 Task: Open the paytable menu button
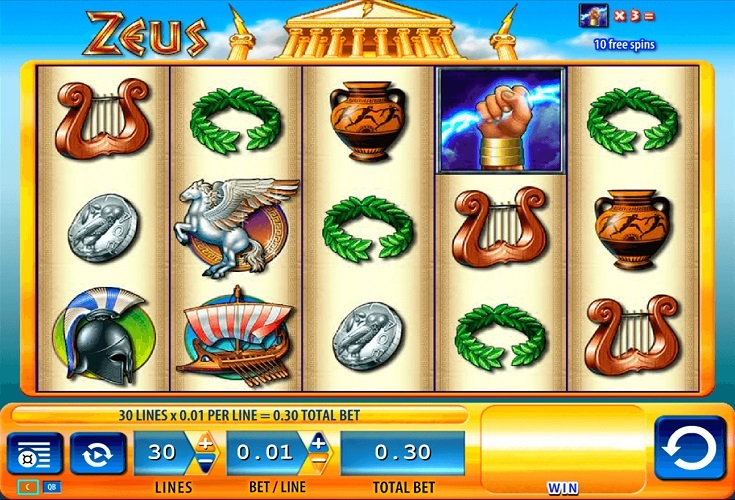[35, 455]
